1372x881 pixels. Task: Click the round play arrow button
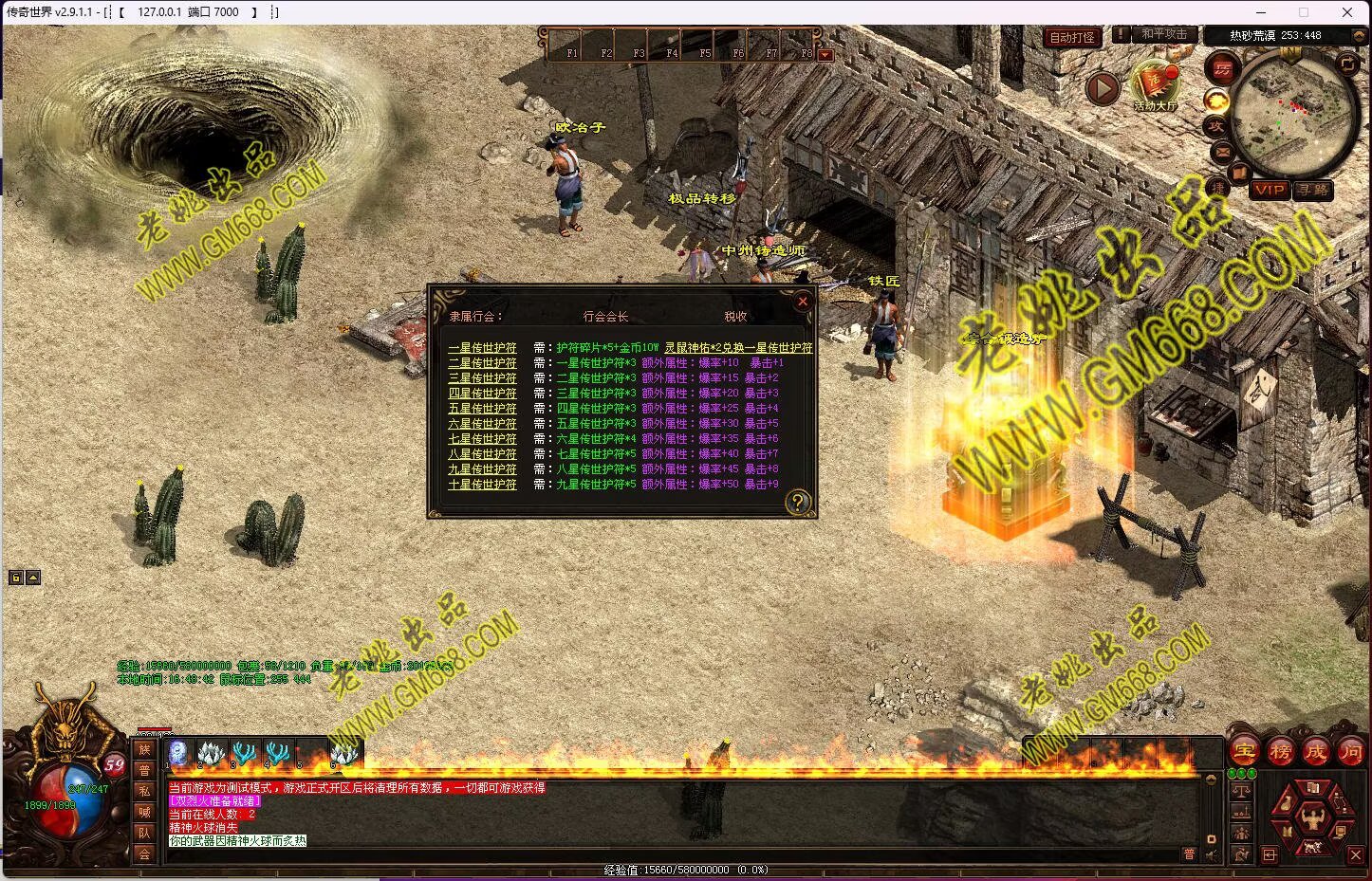click(1102, 89)
